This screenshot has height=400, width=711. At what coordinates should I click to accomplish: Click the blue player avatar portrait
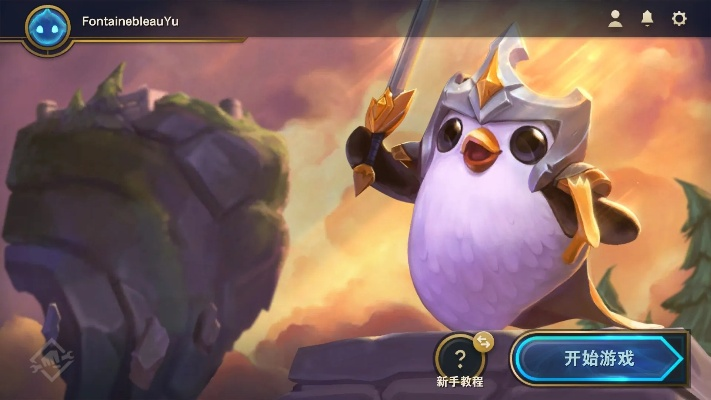coord(47,28)
